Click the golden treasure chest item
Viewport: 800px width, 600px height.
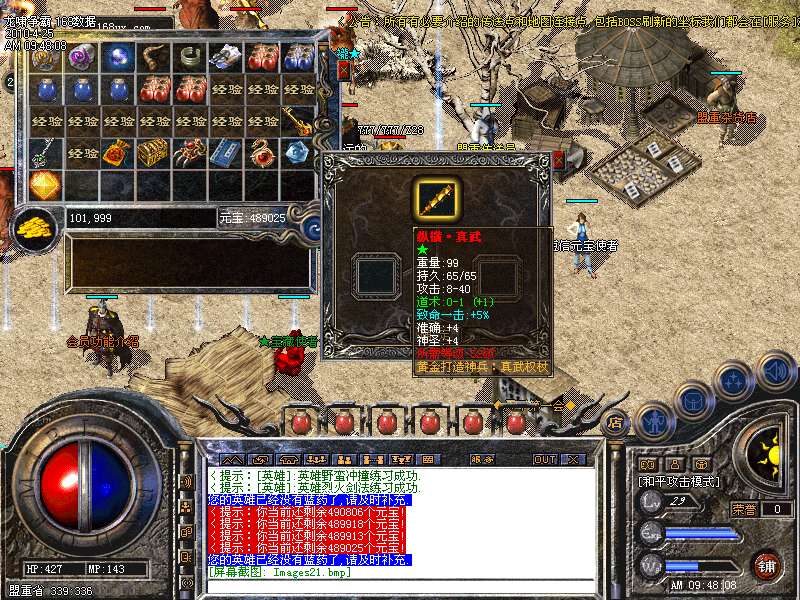tap(154, 152)
